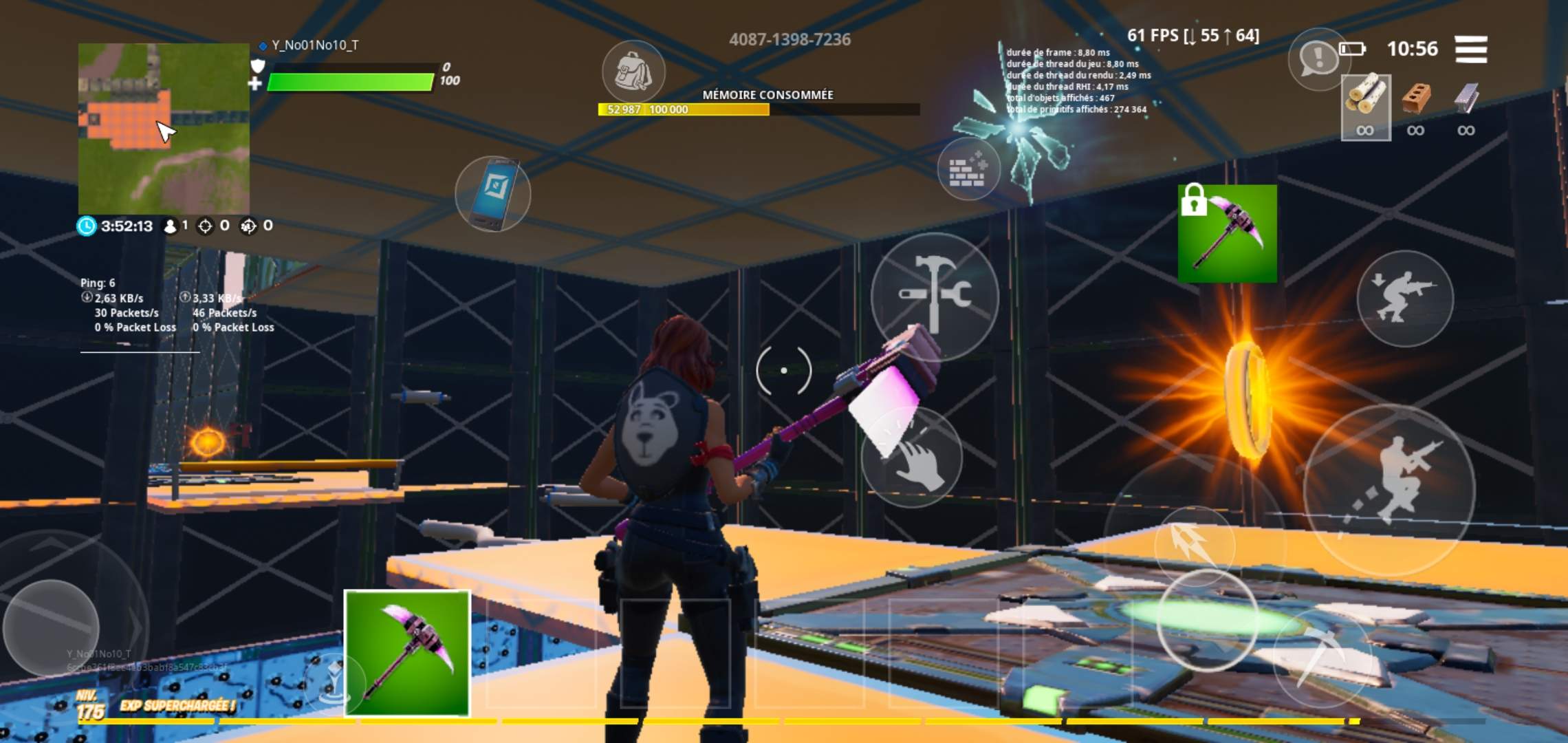Expand the minimap view
1568x743 pixels.
pos(163,126)
